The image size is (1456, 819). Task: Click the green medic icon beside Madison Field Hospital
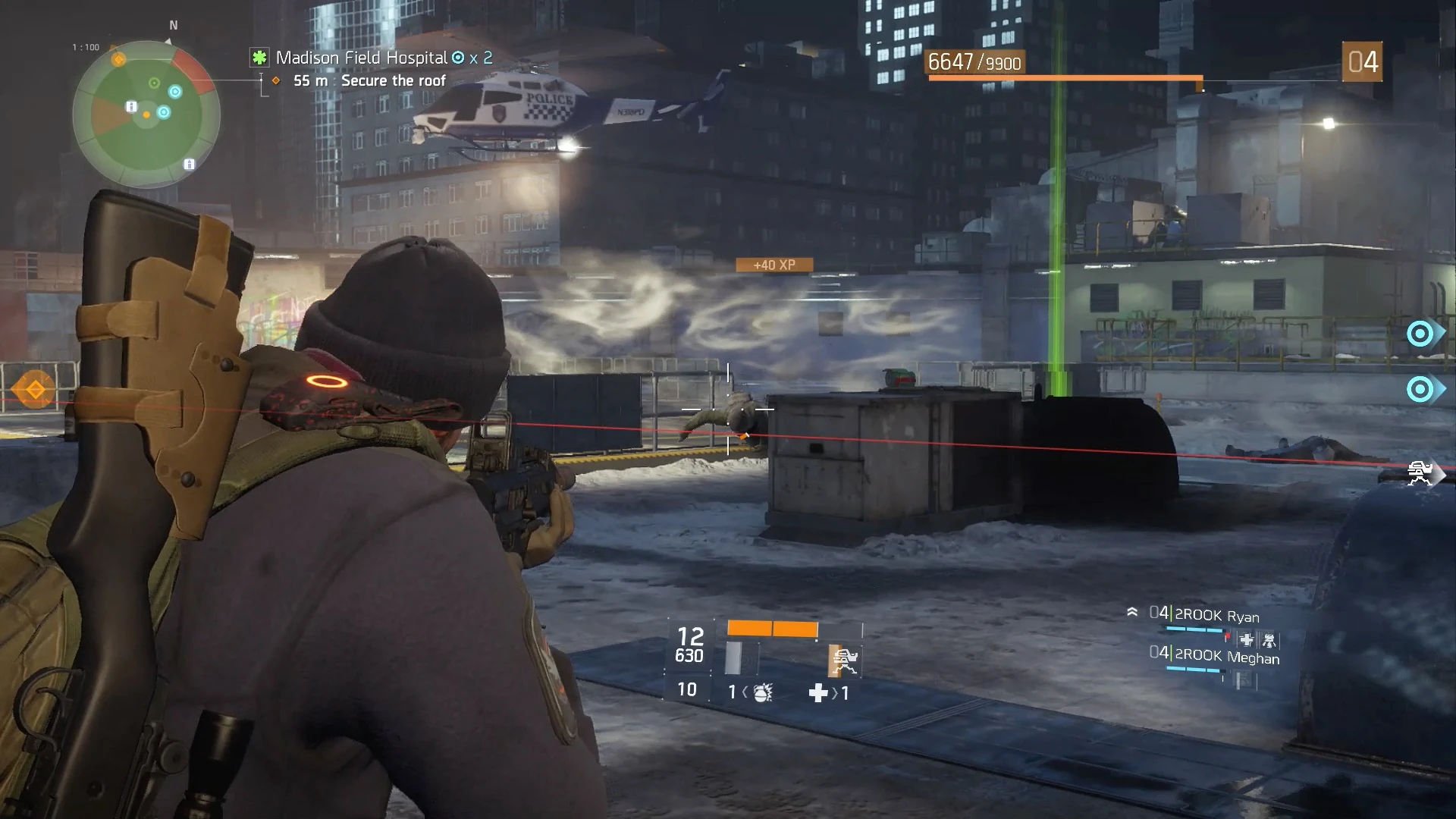(x=260, y=56)
